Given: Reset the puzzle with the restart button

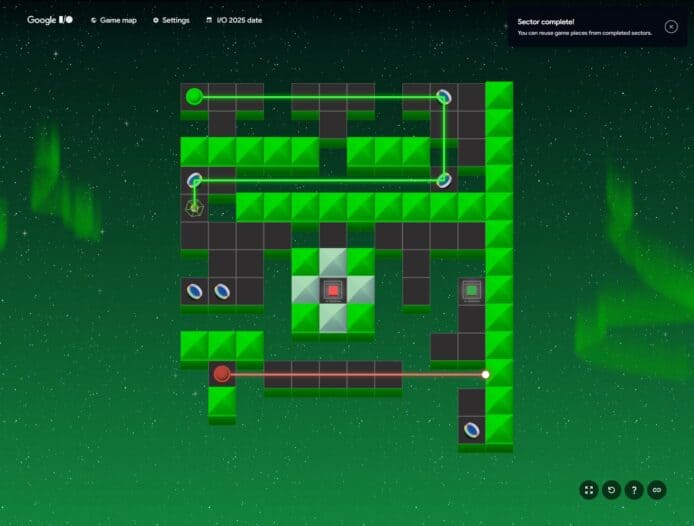Looking at the screenshot, I should 612,490.
